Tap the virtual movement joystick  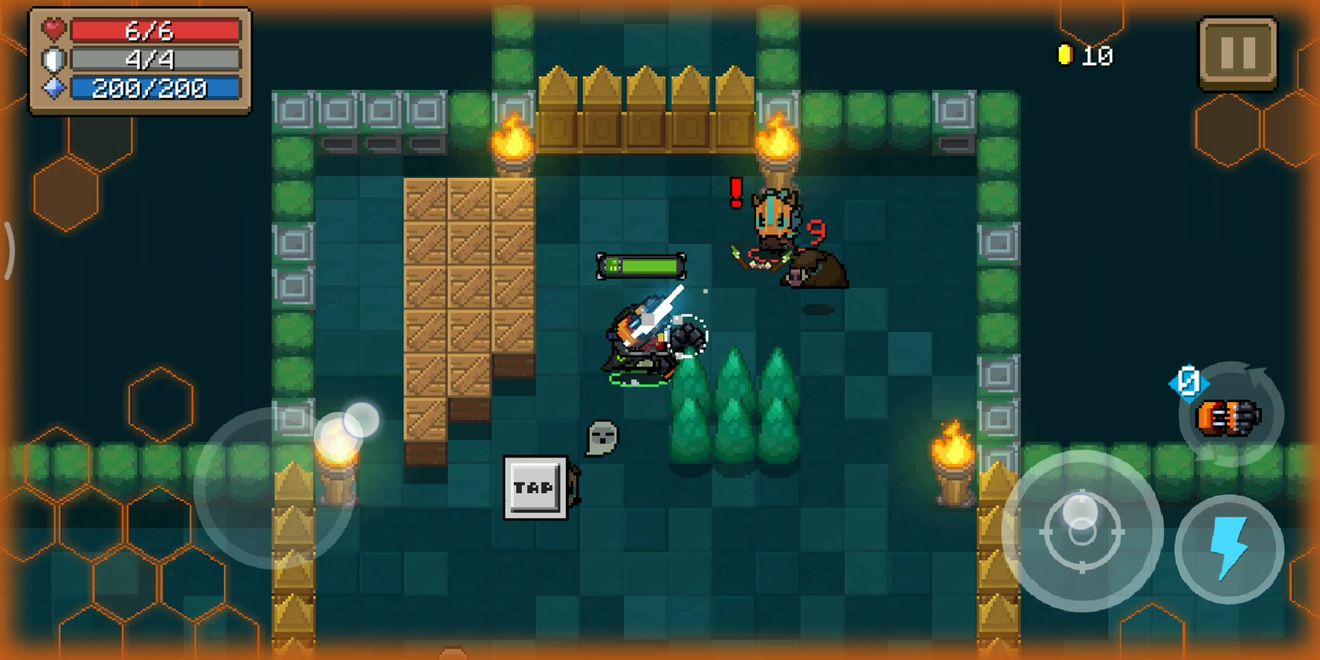pyautogui.click(x=275, y=488)
